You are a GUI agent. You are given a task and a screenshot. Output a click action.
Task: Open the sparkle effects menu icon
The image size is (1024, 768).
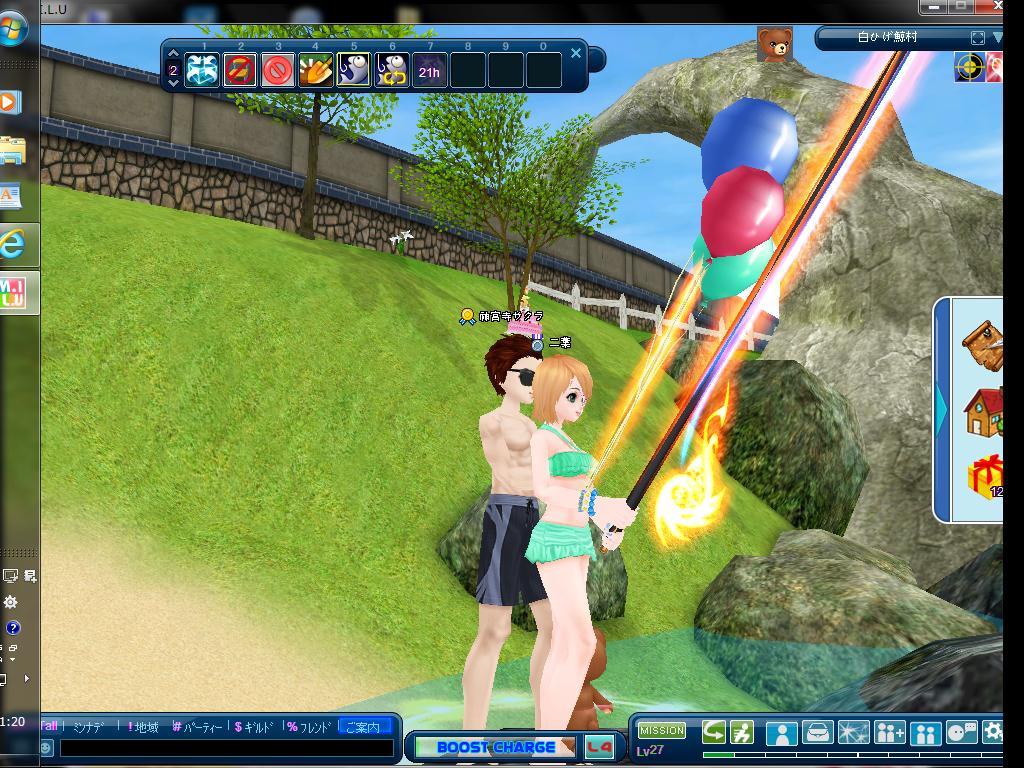coord(854,733)
